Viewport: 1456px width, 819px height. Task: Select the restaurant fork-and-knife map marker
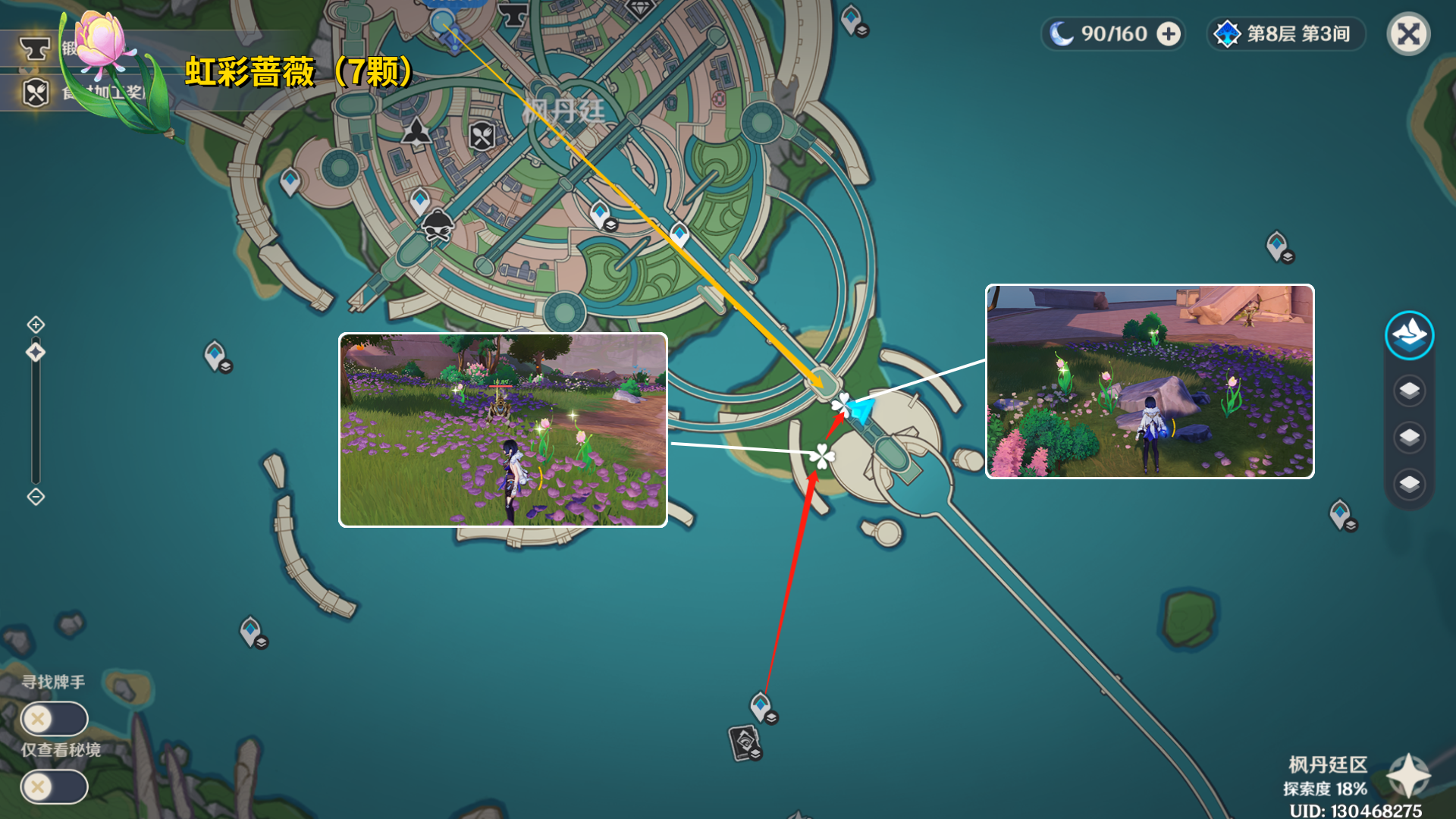click(x=482, y=136)
